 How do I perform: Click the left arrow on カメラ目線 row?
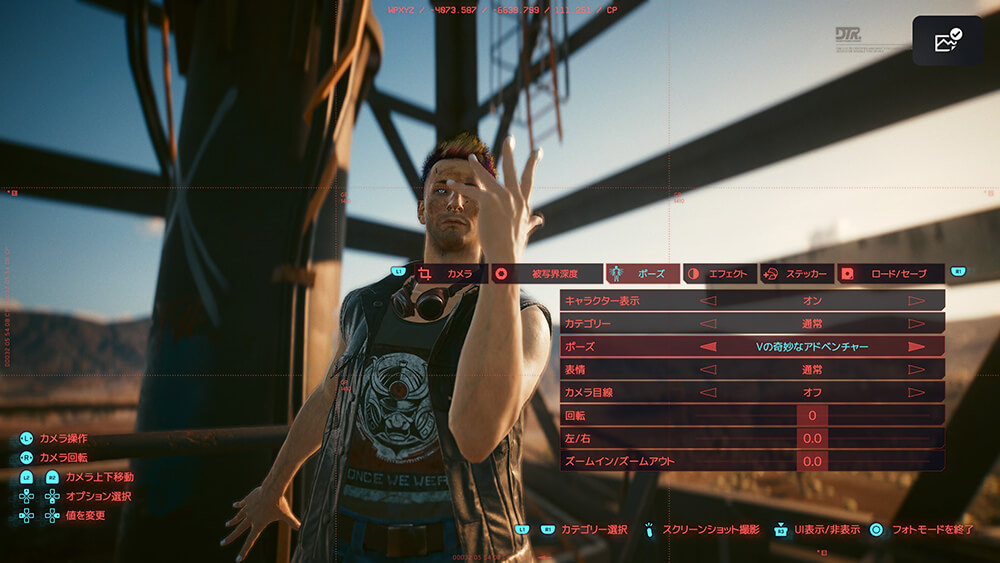pyautogui.click(x=708, y=393)
